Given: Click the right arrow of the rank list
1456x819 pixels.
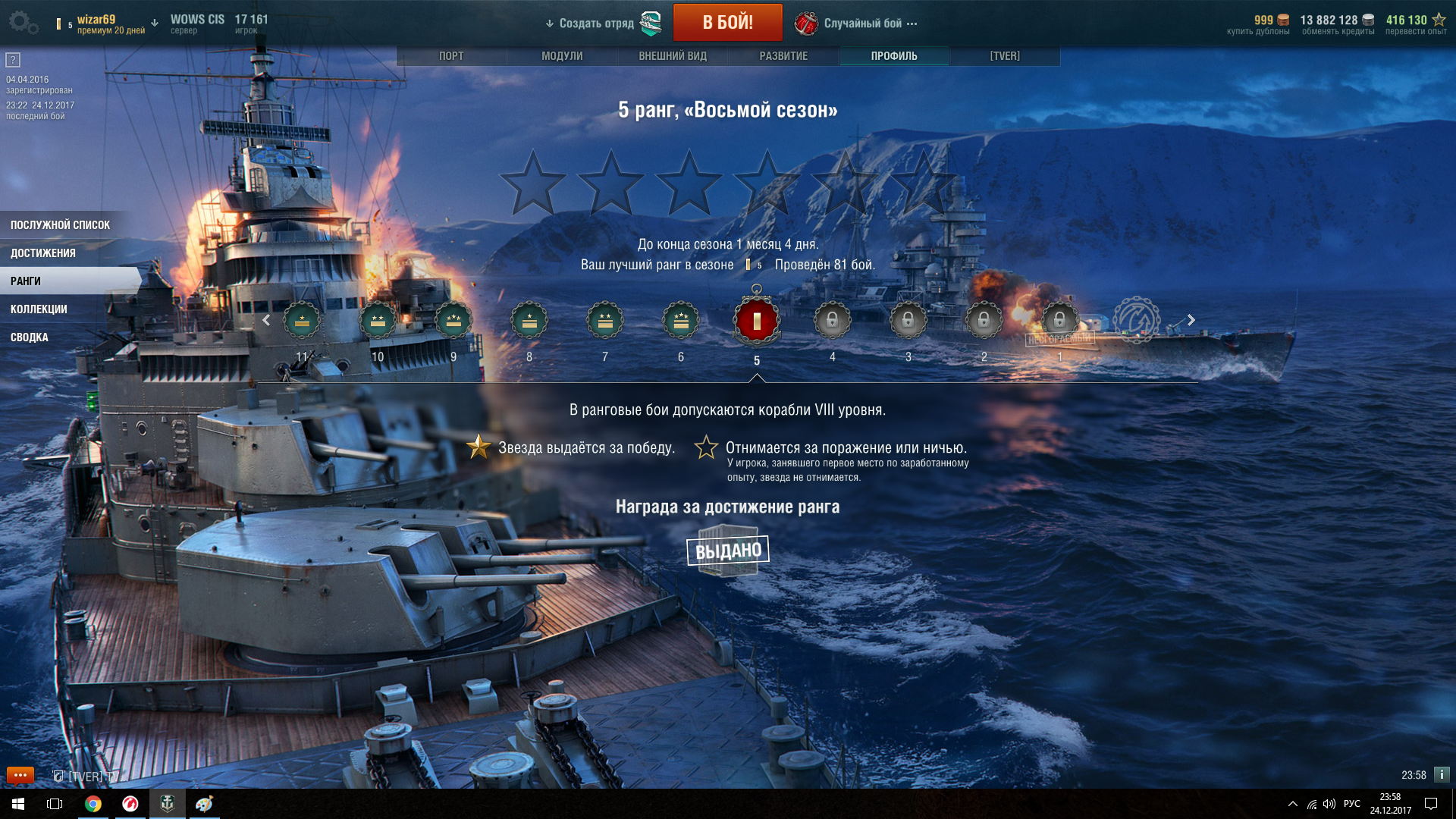Looking at the screenshot, I should pyautogui.click(x=1191, y=320).
